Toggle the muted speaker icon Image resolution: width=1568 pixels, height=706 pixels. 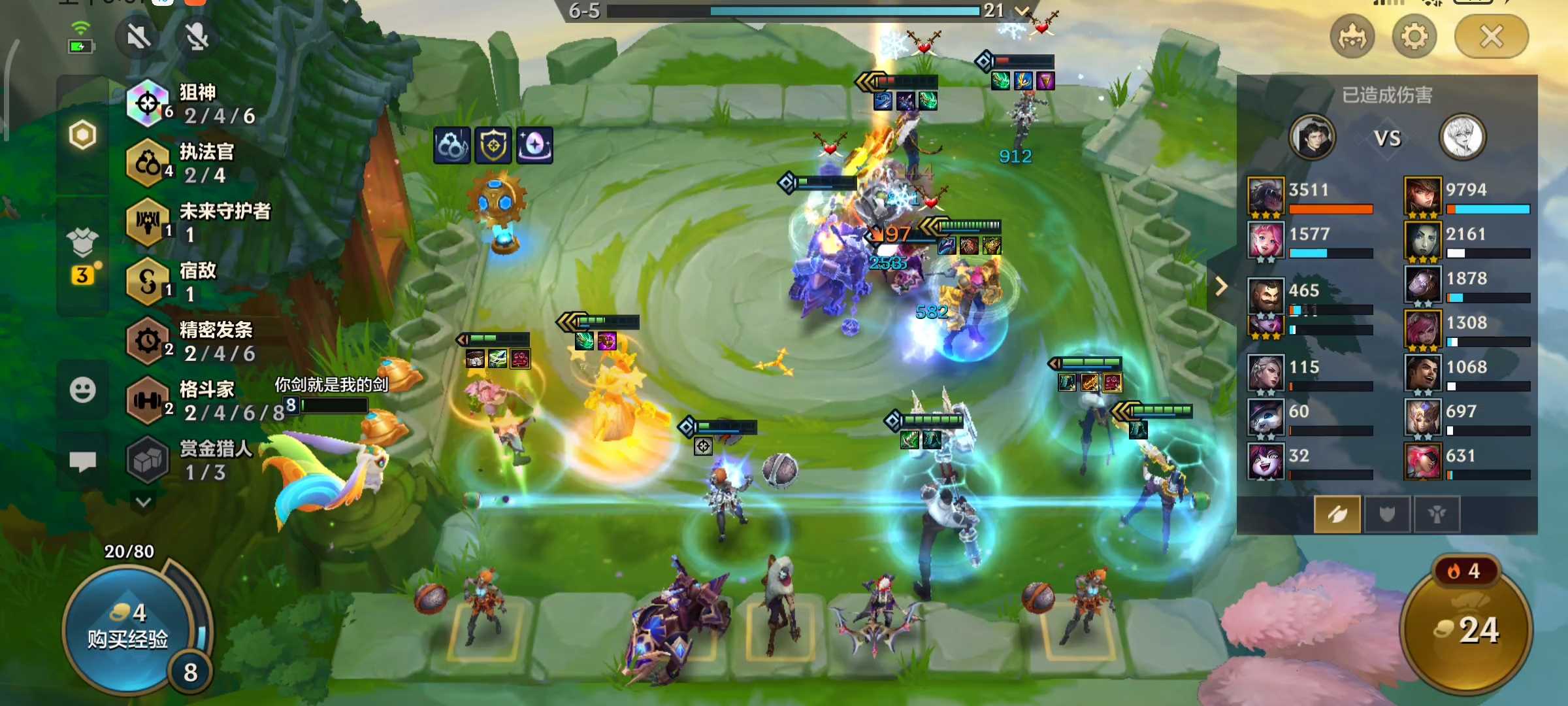tap(139, 37)
